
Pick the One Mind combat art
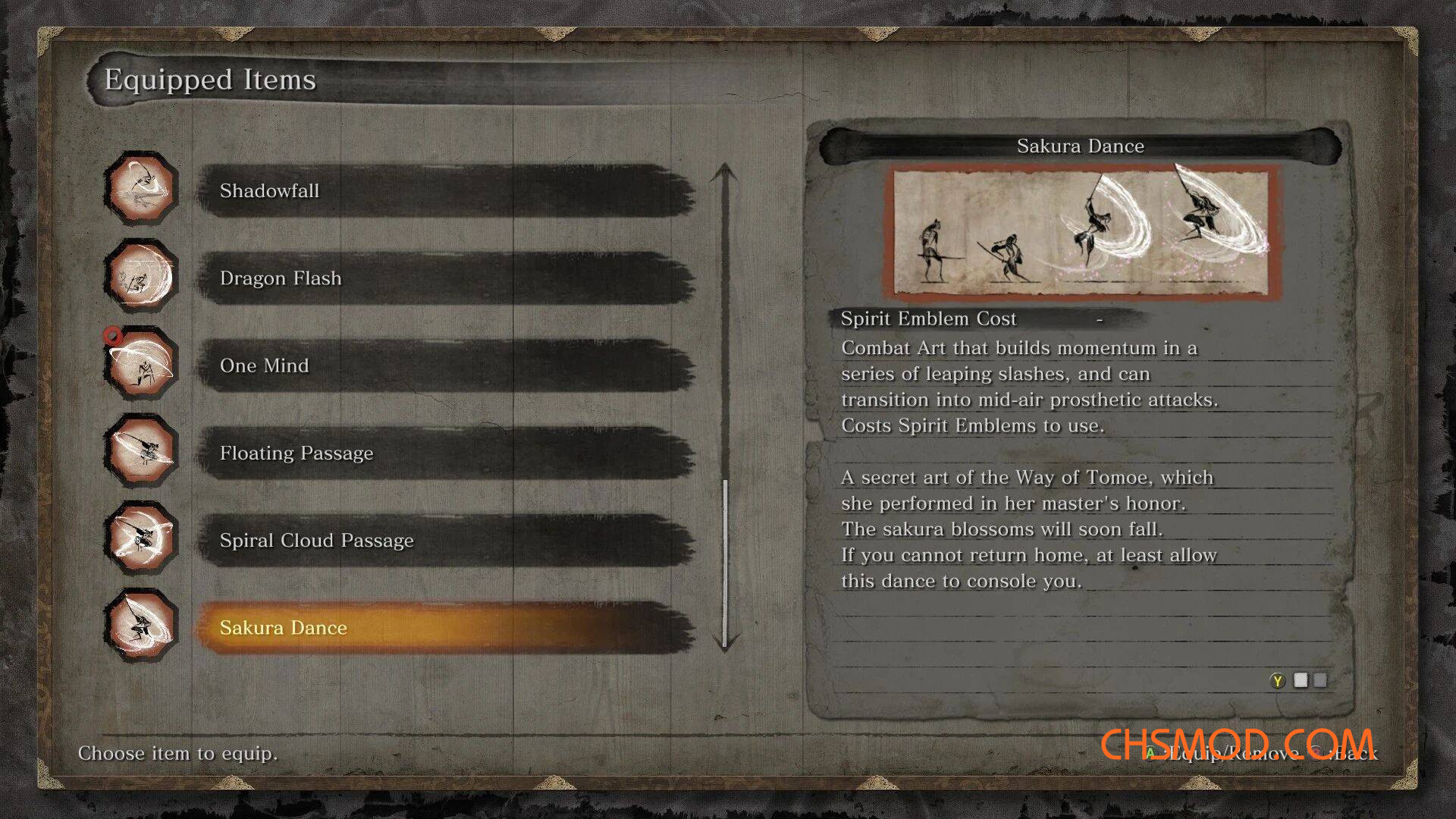coord(446,366)
